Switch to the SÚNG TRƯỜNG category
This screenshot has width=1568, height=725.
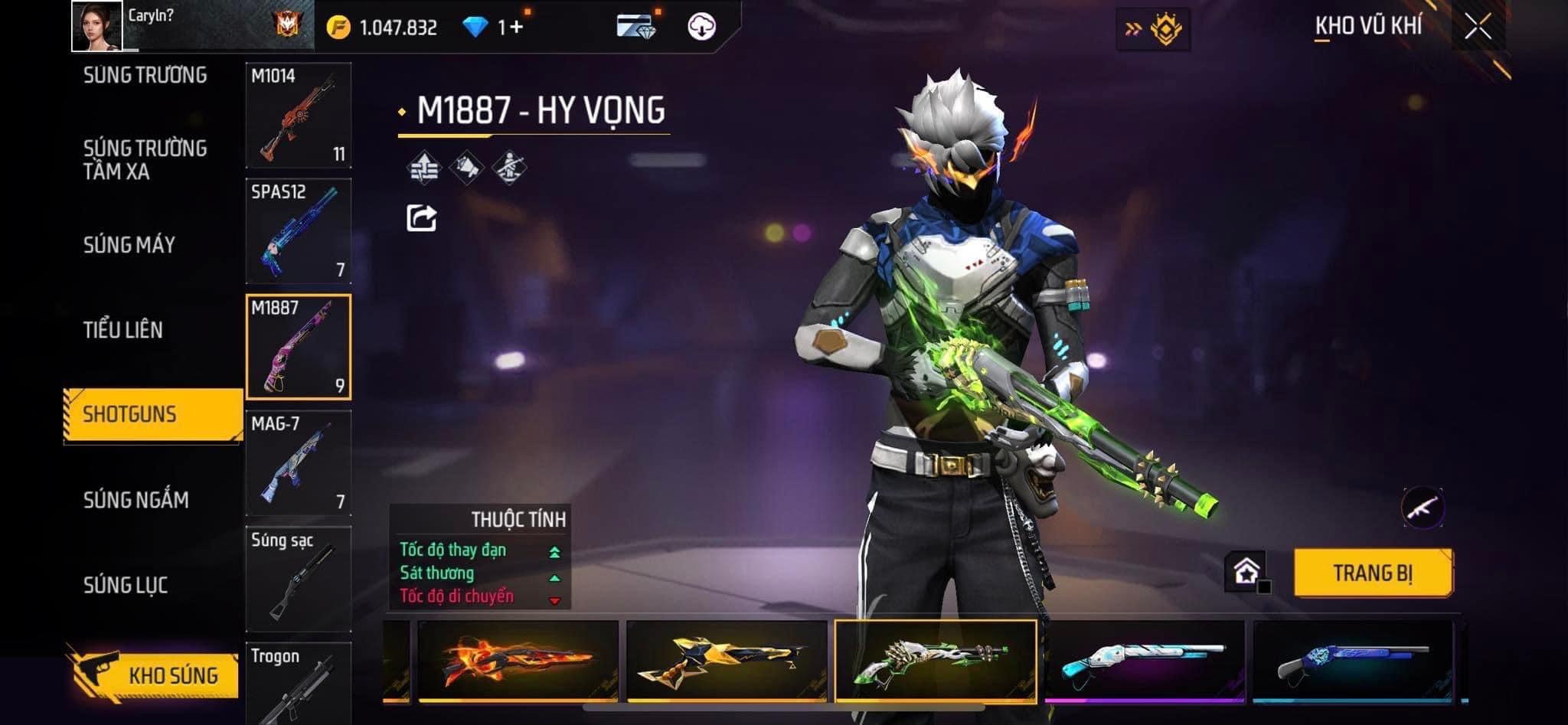(145, 75)
